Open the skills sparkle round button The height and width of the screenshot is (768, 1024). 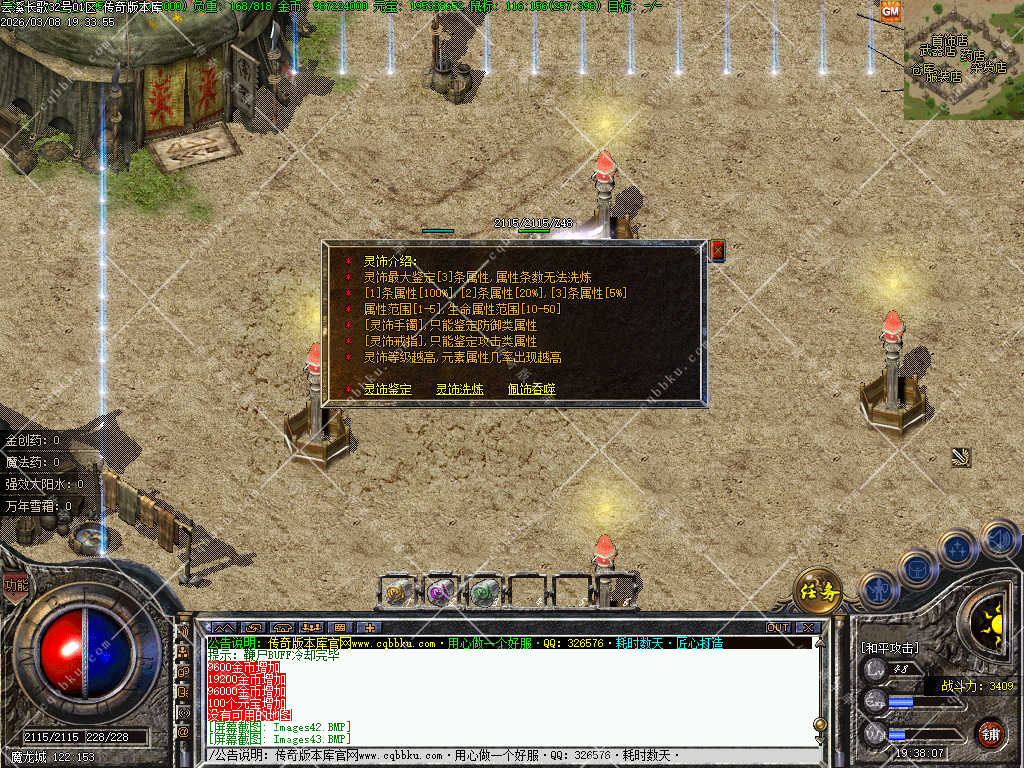(957, 549)
